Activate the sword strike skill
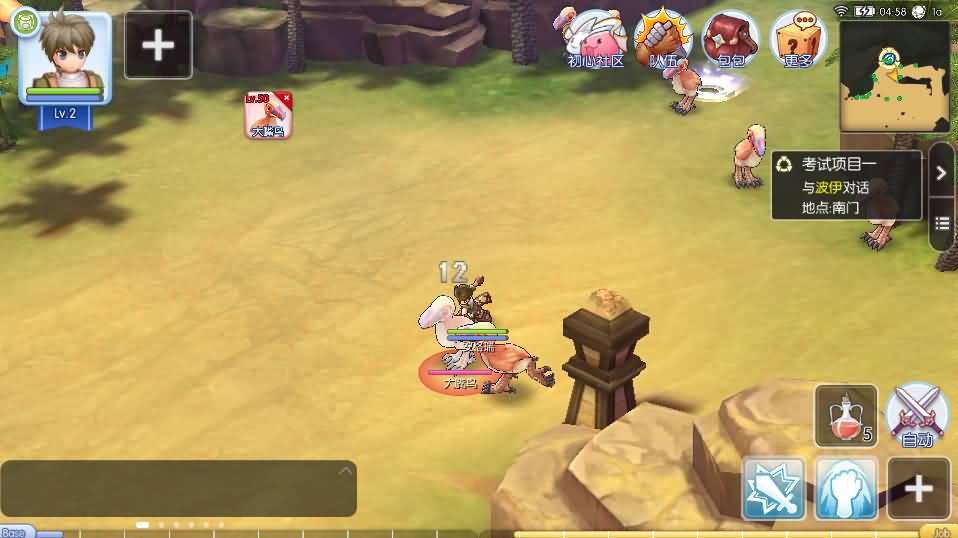 pos(773,489)
